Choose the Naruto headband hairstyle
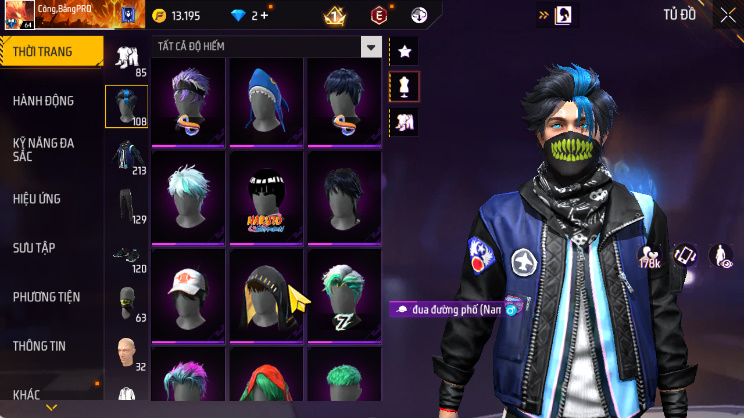The width and height of the screenshot is (744, 418). tap(267, 194)
